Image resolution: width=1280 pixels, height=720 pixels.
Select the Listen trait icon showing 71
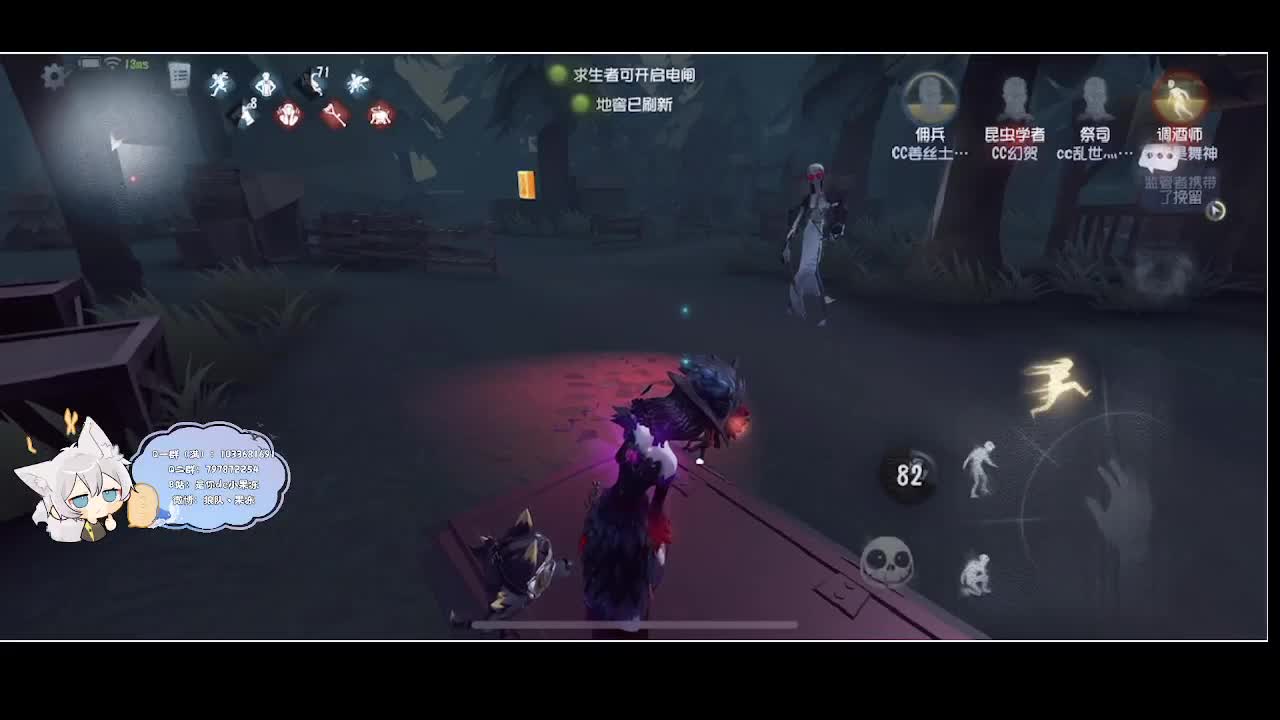(315, 85)
